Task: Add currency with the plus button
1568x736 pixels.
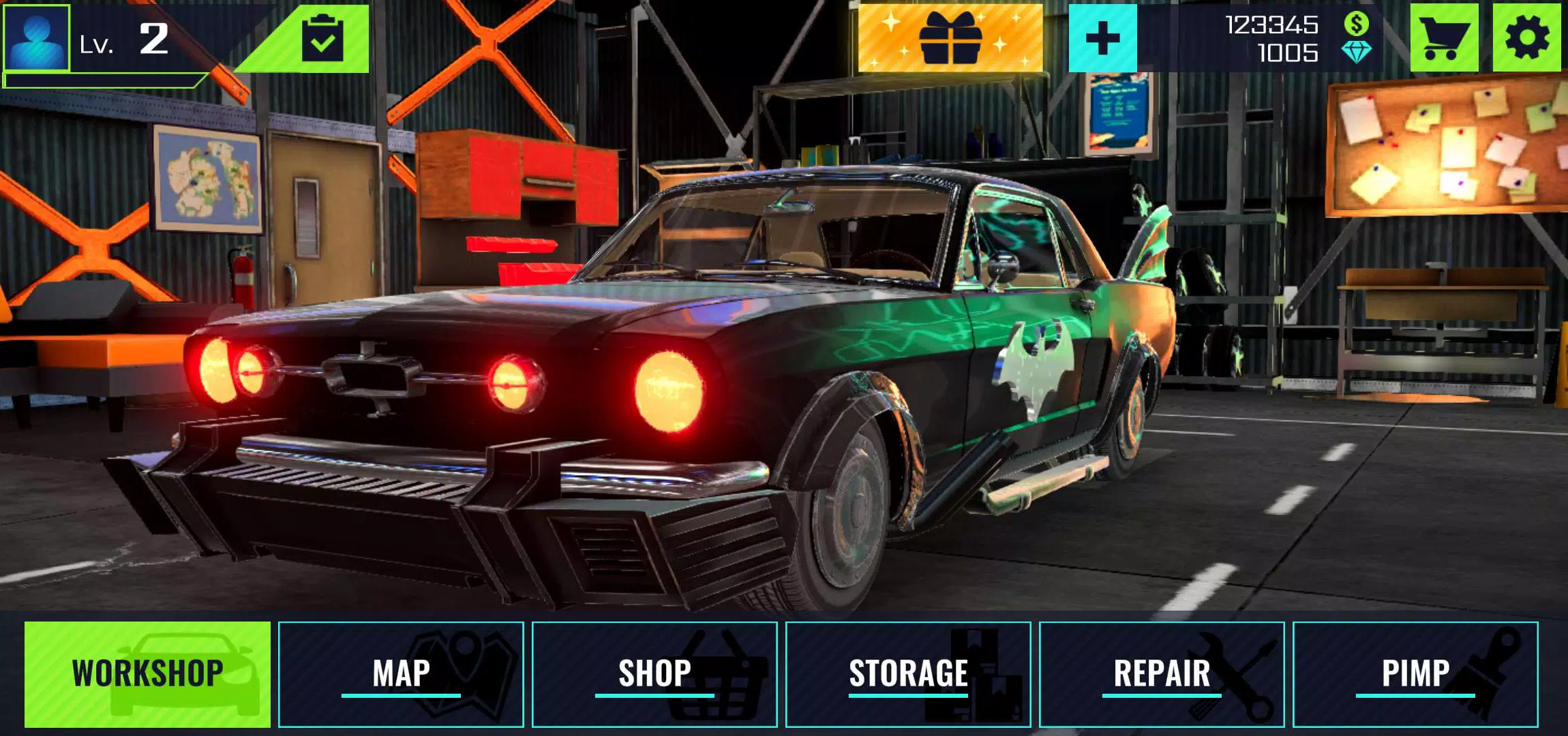Action: [x=1102, y=38]
